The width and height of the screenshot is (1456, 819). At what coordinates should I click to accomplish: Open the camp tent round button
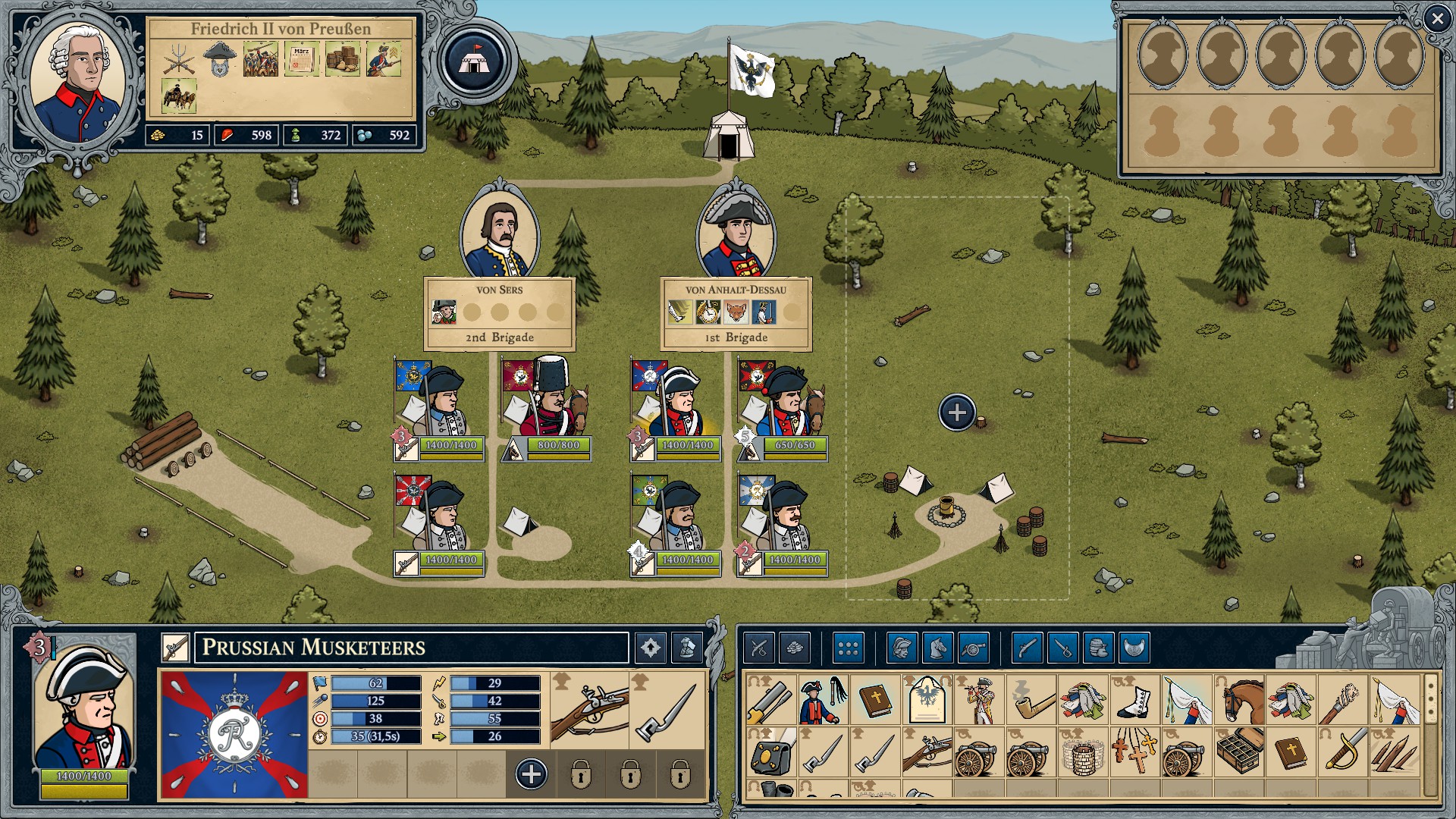click(475, 61)
